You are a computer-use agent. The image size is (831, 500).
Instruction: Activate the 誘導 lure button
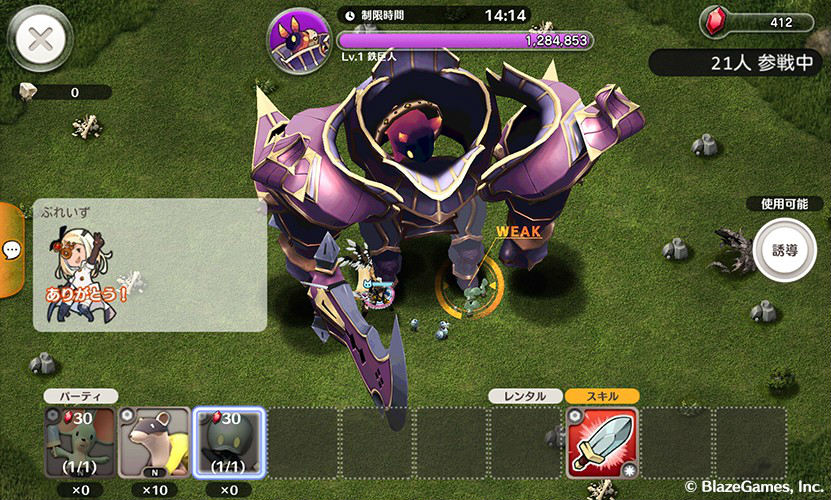coord(785,250)
